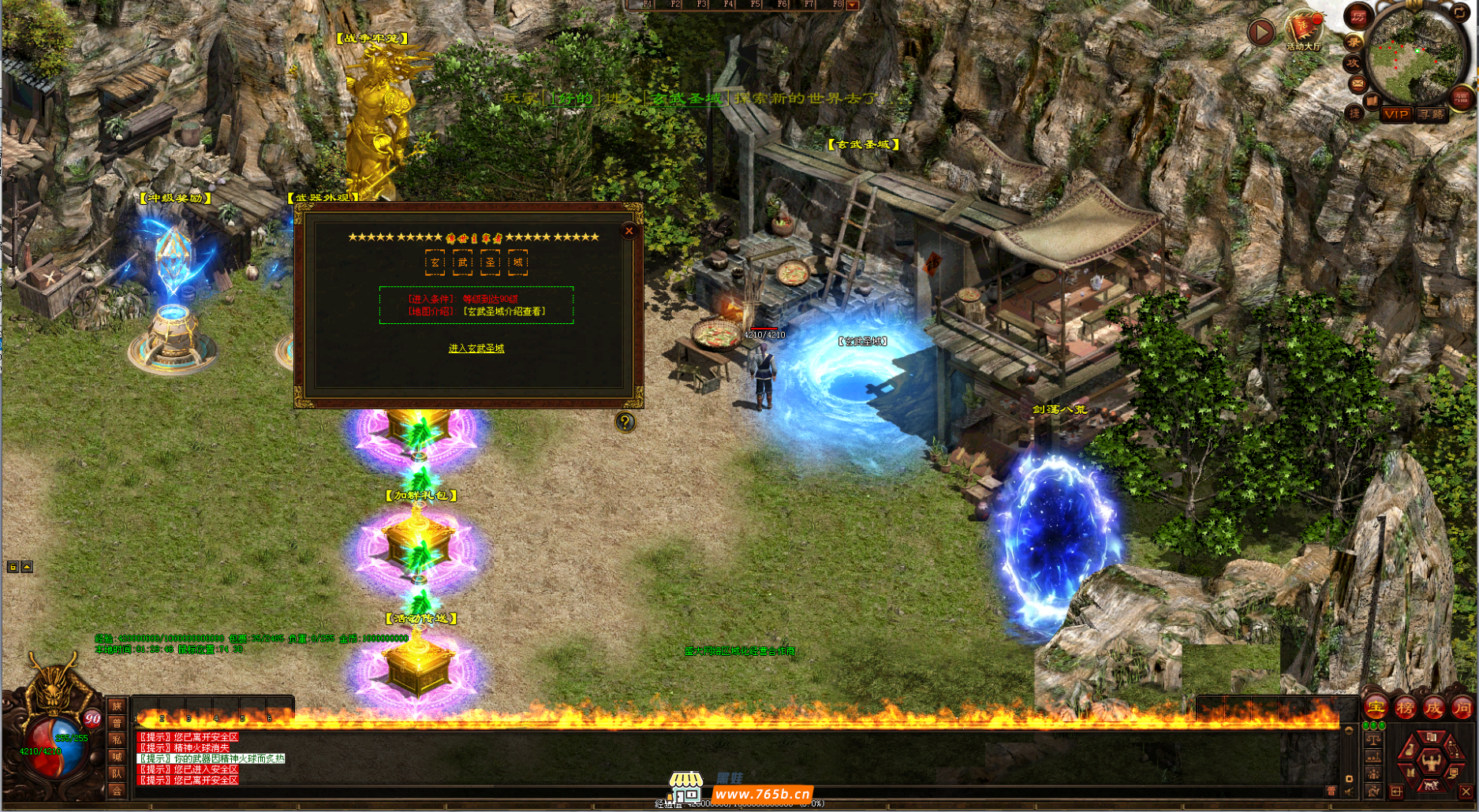1479x812 pixels.
Task: Open the bag pouch icon
Action: (x=1410, y=750)
